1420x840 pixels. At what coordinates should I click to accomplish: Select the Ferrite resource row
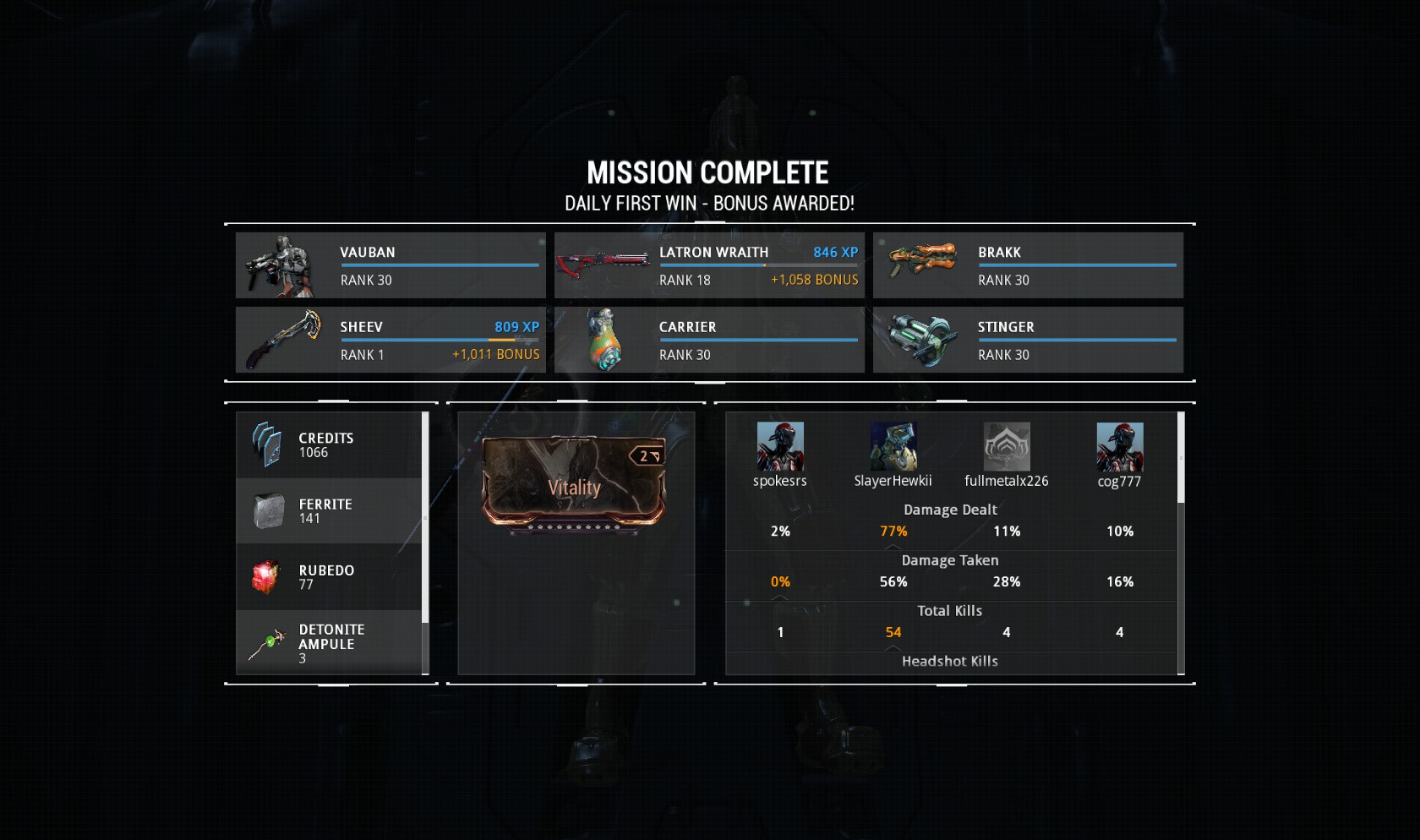(x=329, y=511)
